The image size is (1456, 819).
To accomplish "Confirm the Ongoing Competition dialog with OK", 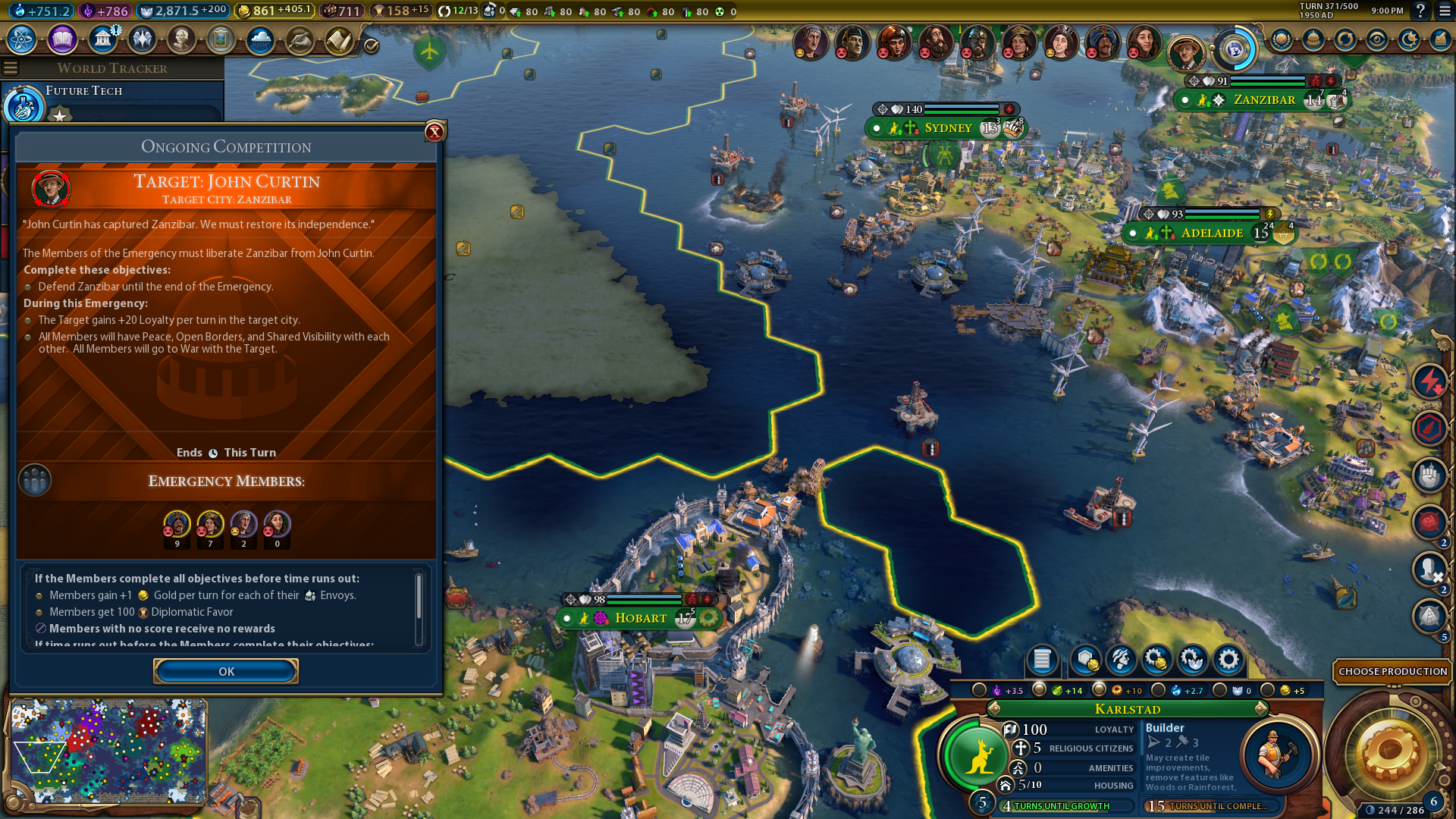I will tap(226, 671).
